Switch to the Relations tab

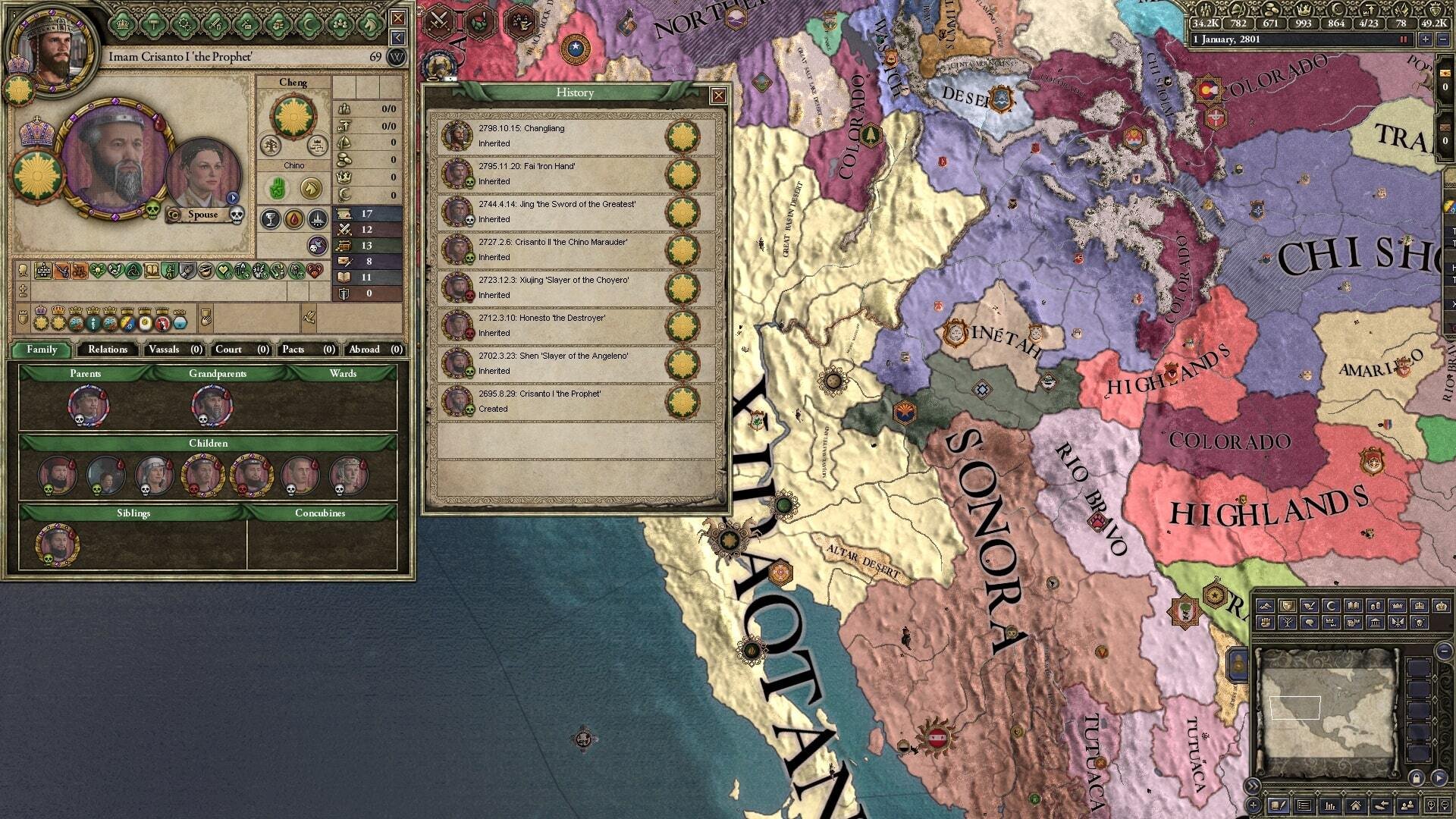(x=107, y=350)
